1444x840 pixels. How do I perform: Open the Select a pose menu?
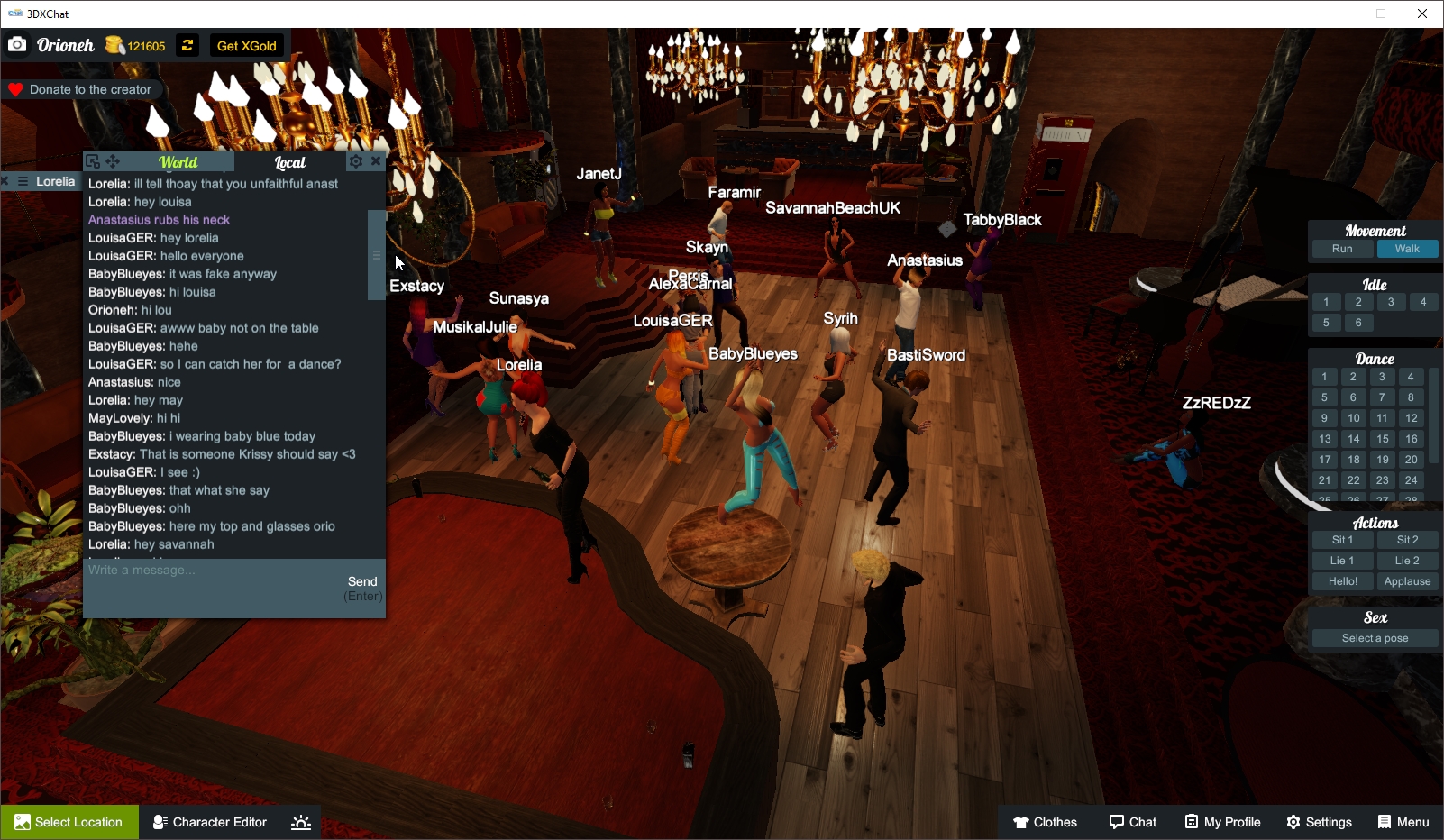1374,637
